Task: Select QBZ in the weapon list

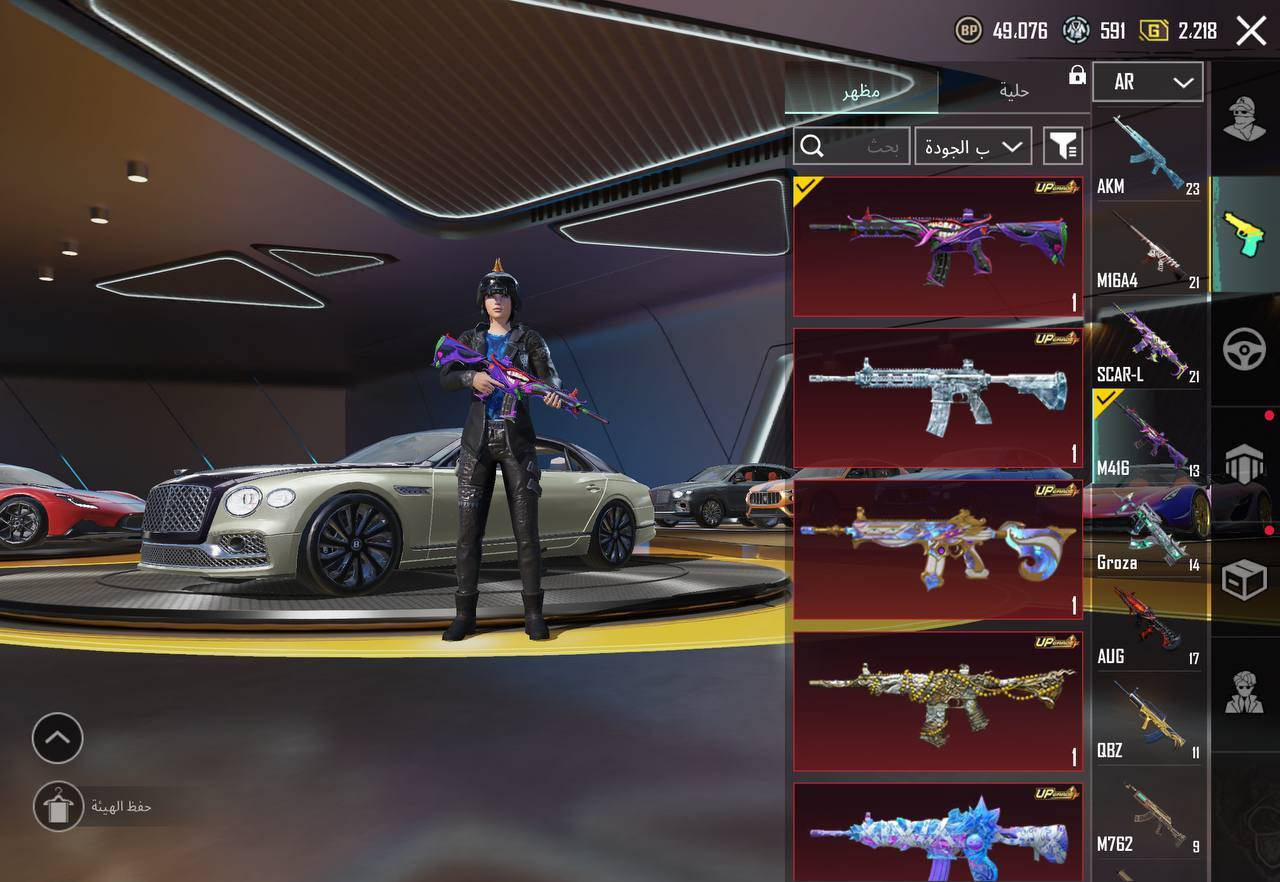Action: [1148, 719]
